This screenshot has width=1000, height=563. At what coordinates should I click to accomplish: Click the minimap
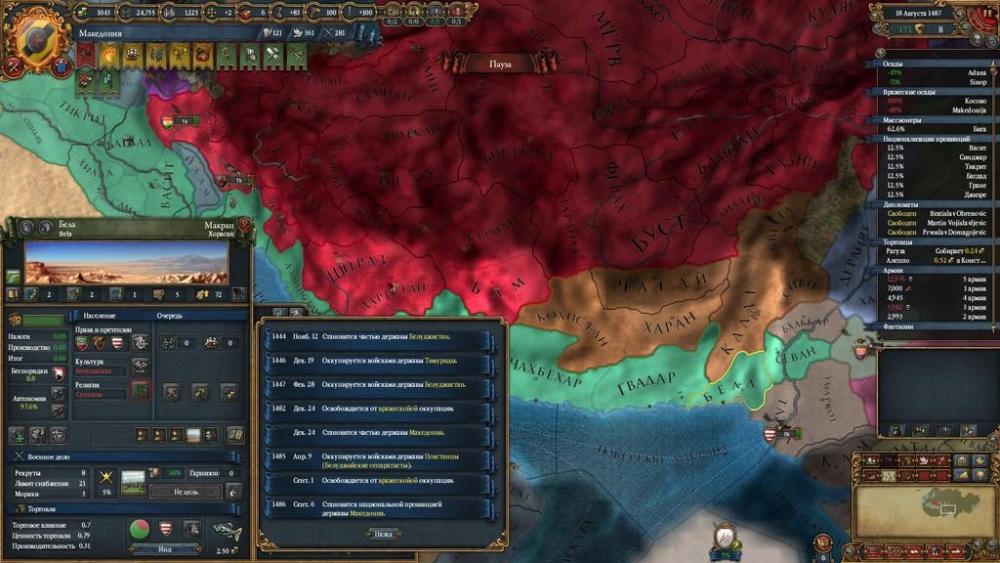click(924, 504)
